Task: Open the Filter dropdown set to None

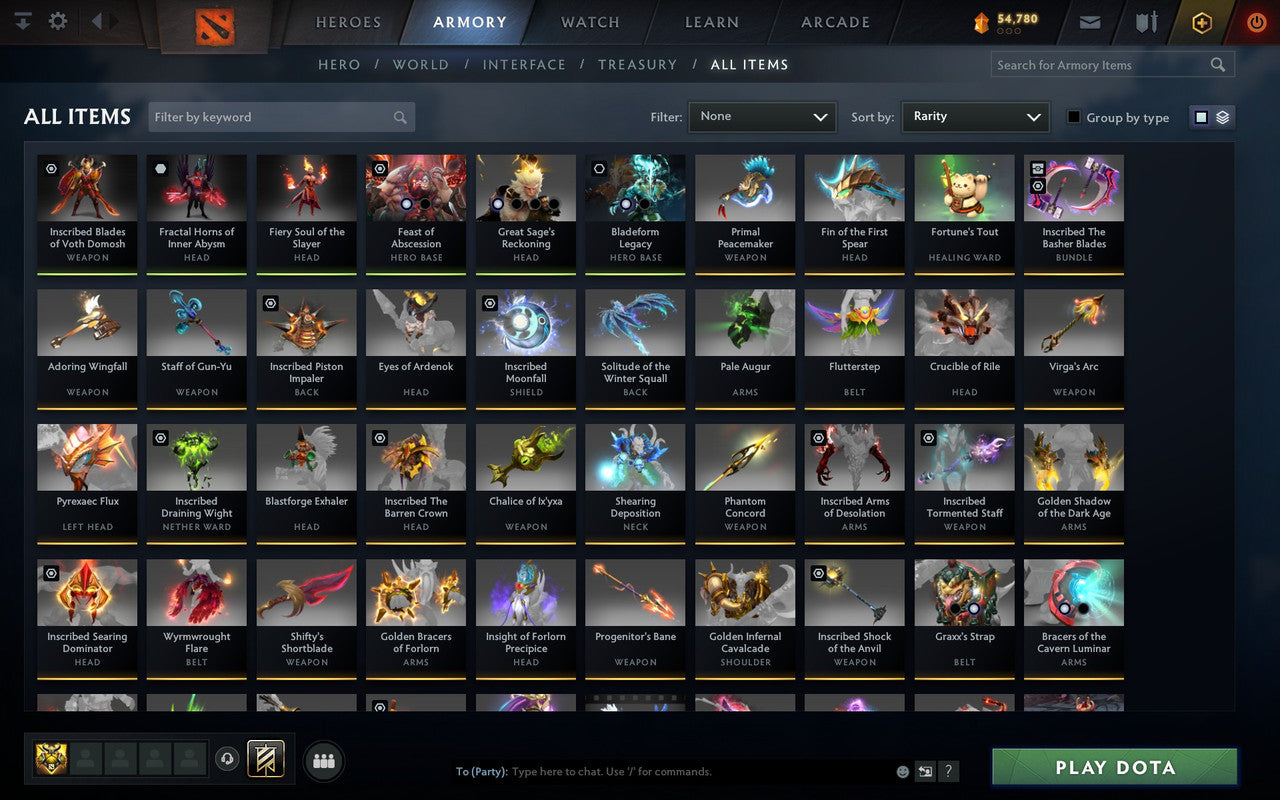Action: [762, 116]
